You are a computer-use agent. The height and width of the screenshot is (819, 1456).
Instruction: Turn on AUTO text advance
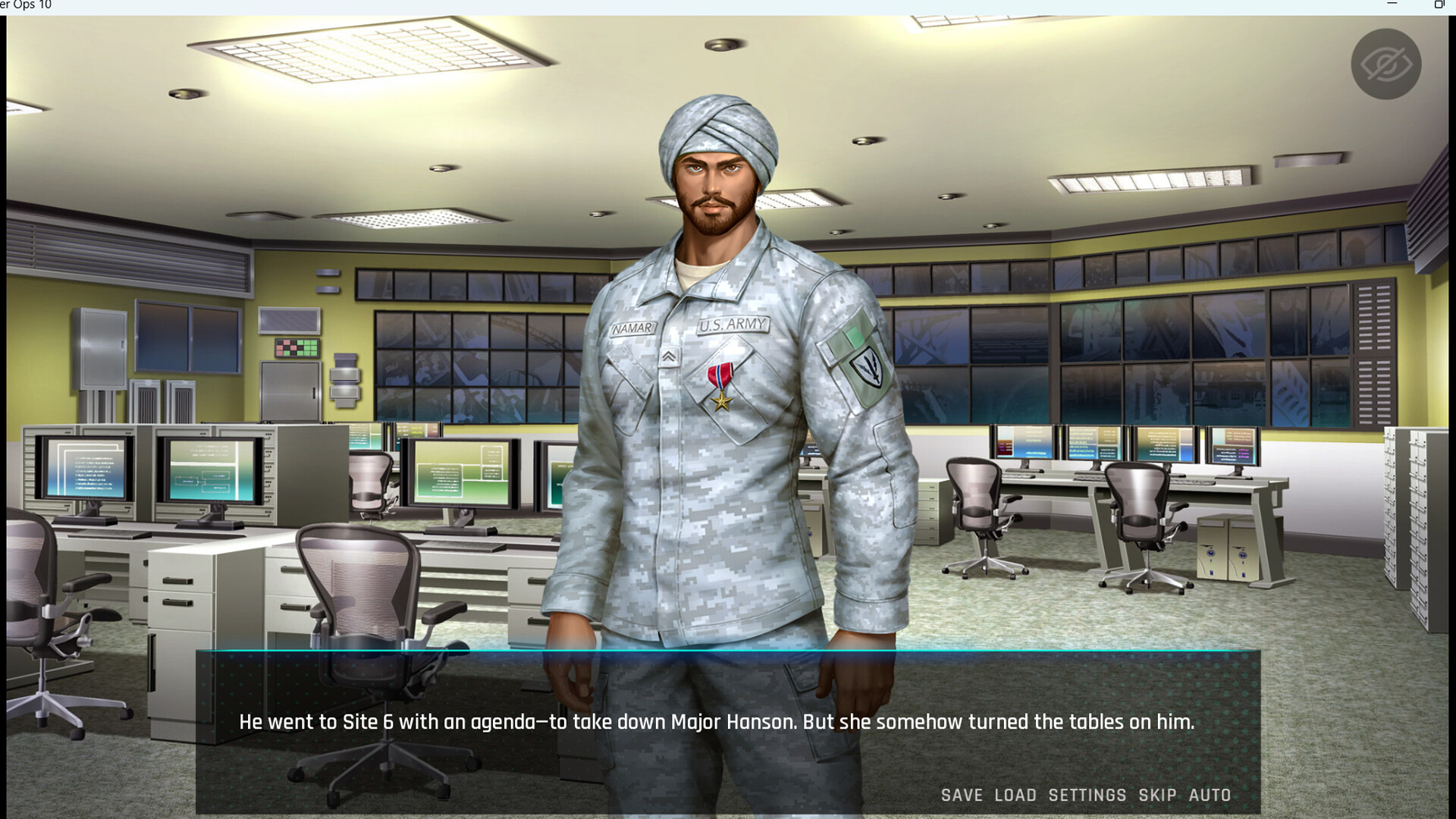(x=1211, y=795)
